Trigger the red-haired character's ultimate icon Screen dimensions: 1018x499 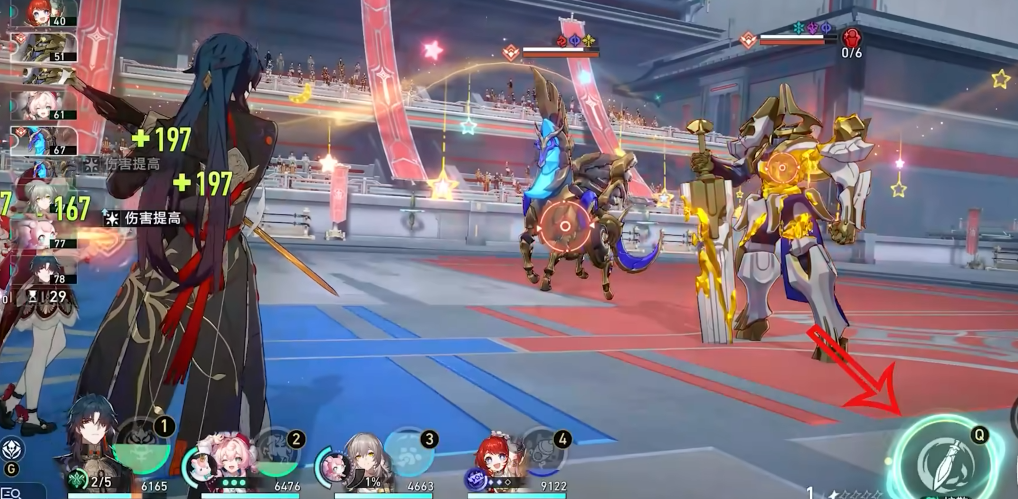click(543, 452)
